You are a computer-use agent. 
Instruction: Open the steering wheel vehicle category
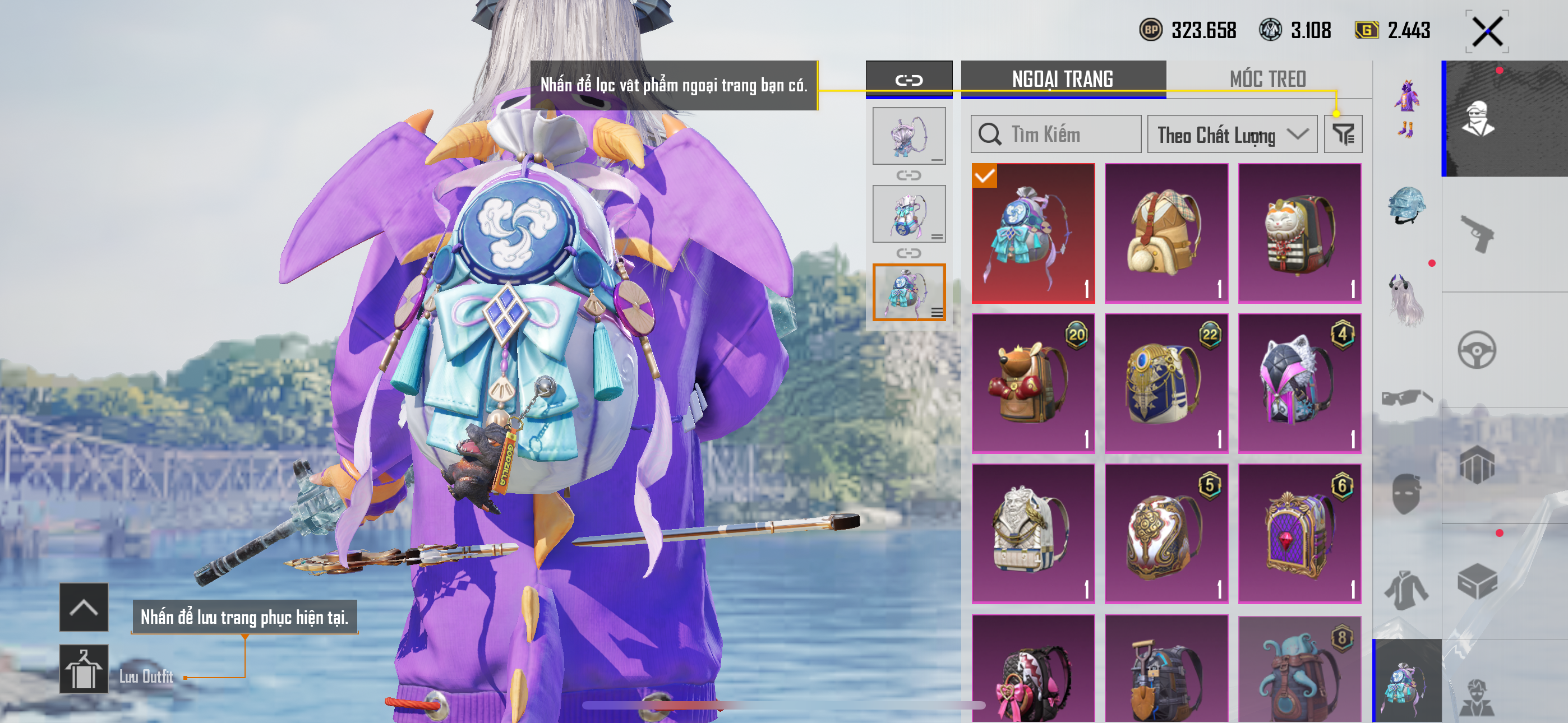coord(1477,350)
